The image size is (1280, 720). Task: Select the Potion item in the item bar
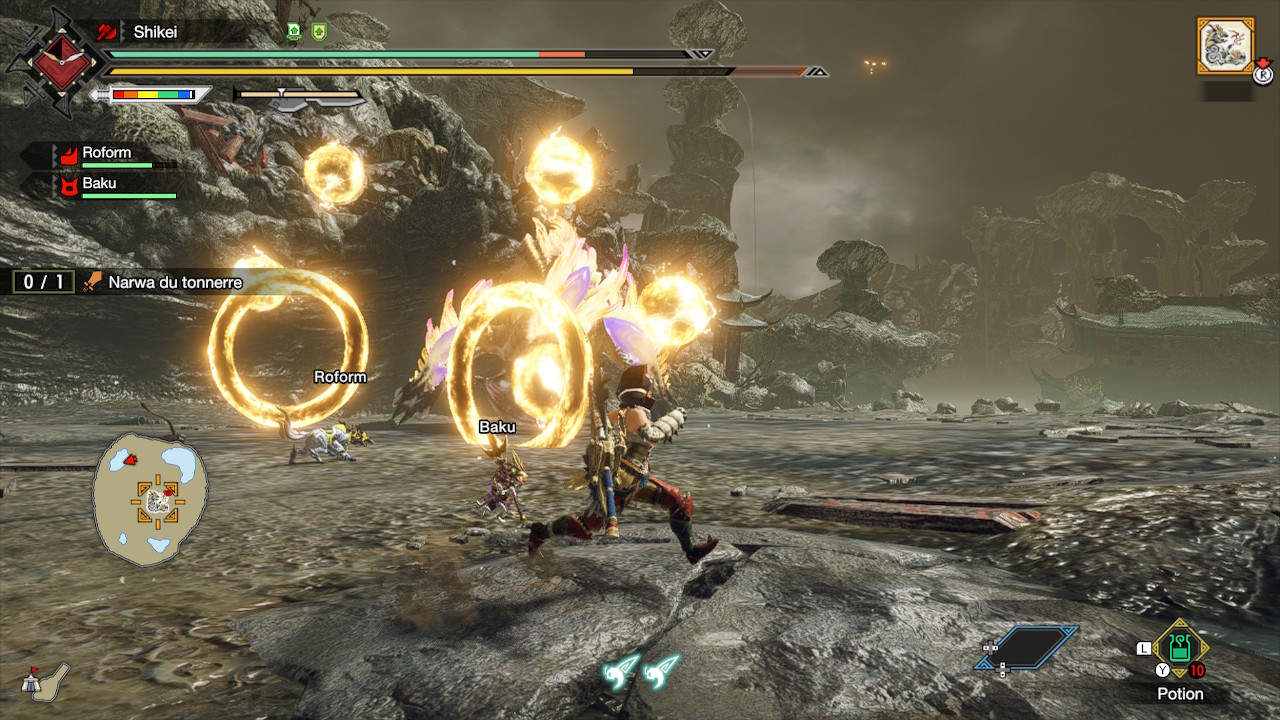pyautogui.click(x=1181, y=648)
